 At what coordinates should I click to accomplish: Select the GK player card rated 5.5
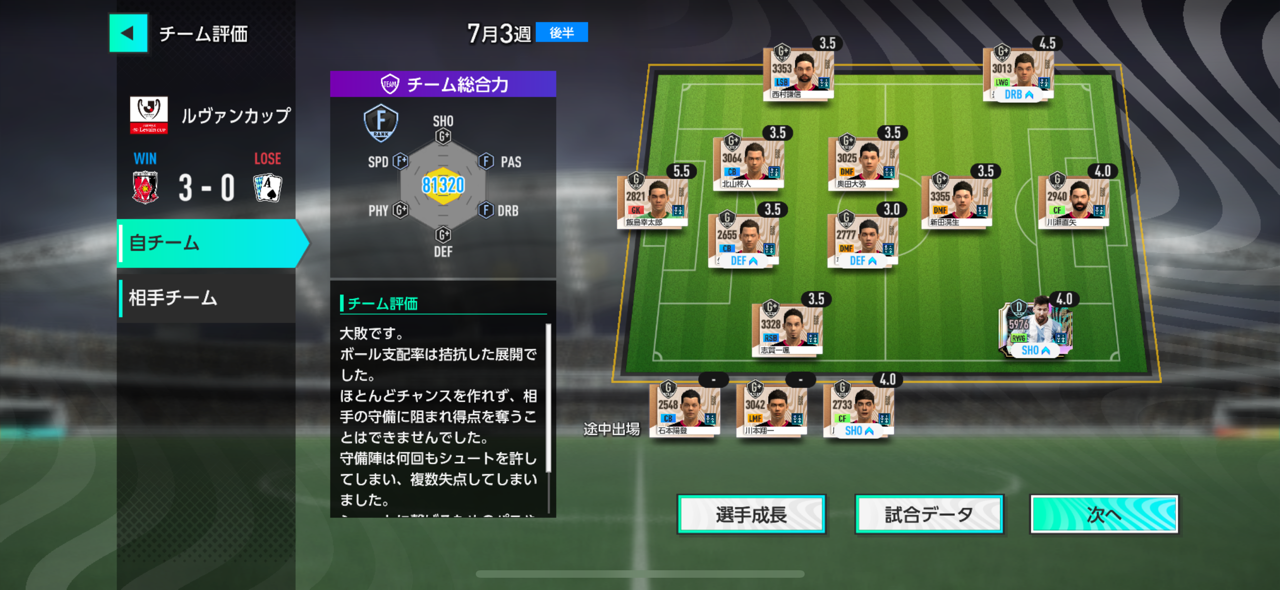(x=651, y=200)
